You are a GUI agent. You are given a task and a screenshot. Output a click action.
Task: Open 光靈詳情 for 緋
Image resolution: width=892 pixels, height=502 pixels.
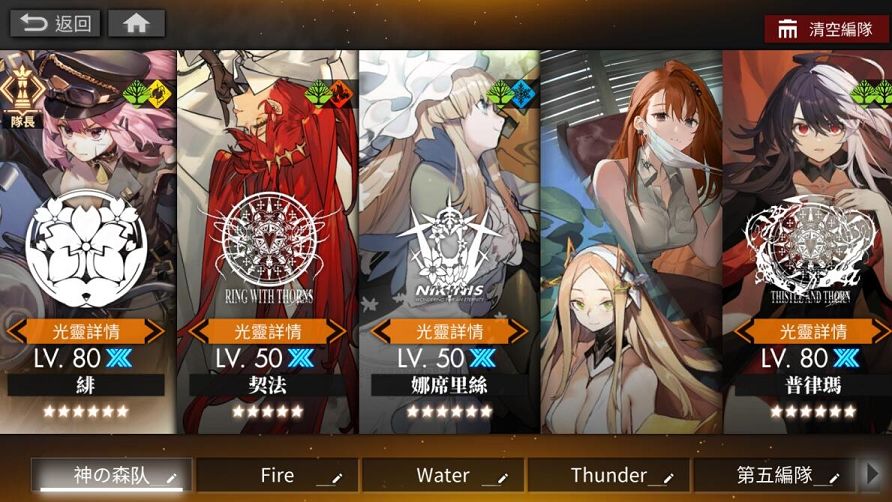(86, 332)
